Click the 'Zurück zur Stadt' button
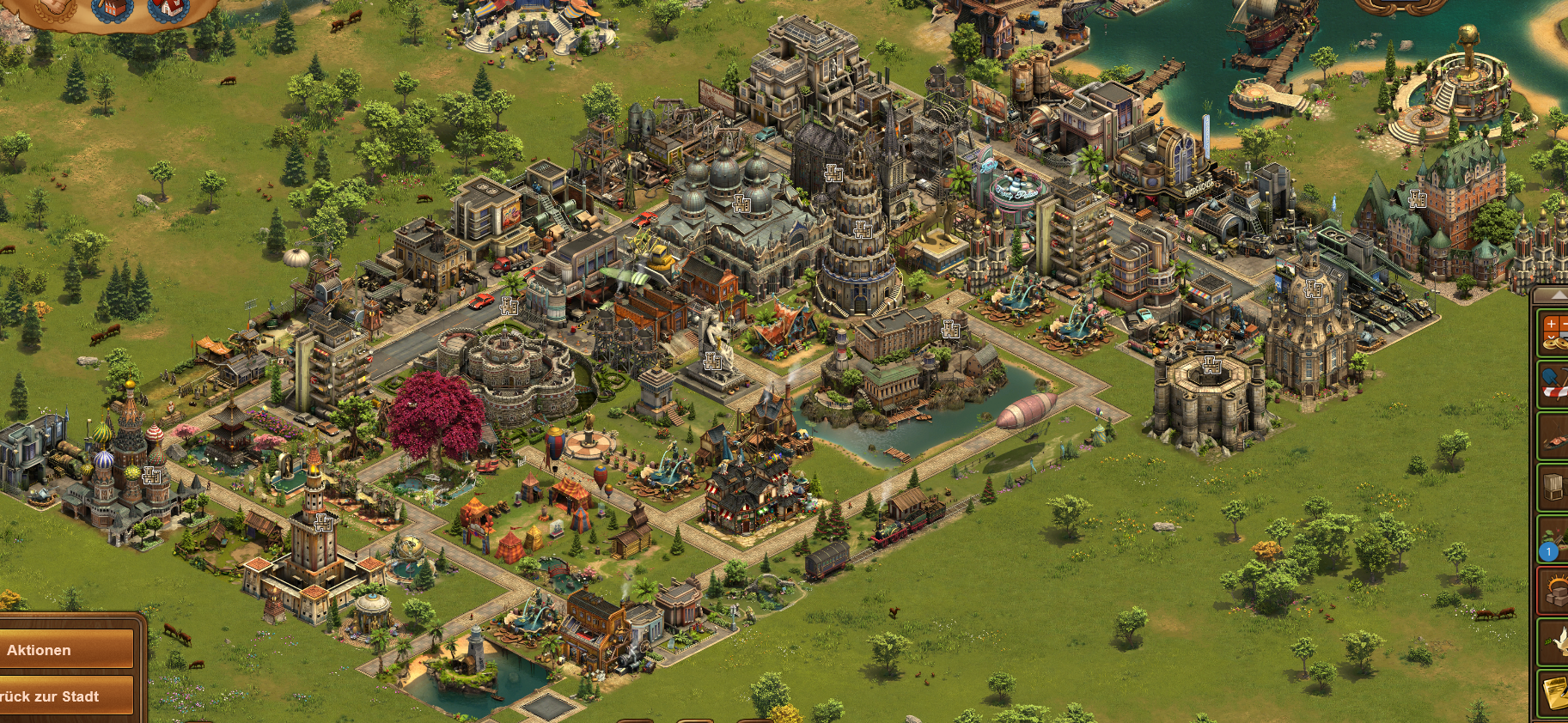The width and height of the screenshot is (1568, 723). (x=67, y=696)
